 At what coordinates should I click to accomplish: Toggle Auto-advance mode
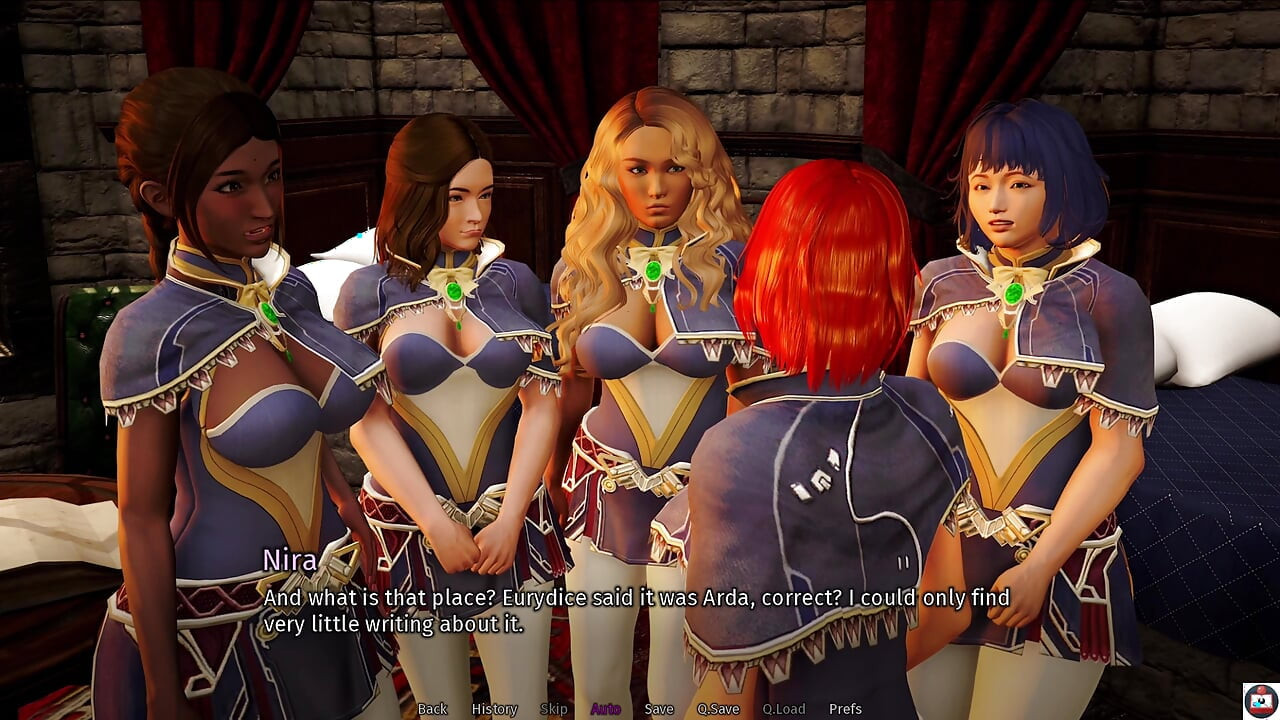(x=605, y=709)
